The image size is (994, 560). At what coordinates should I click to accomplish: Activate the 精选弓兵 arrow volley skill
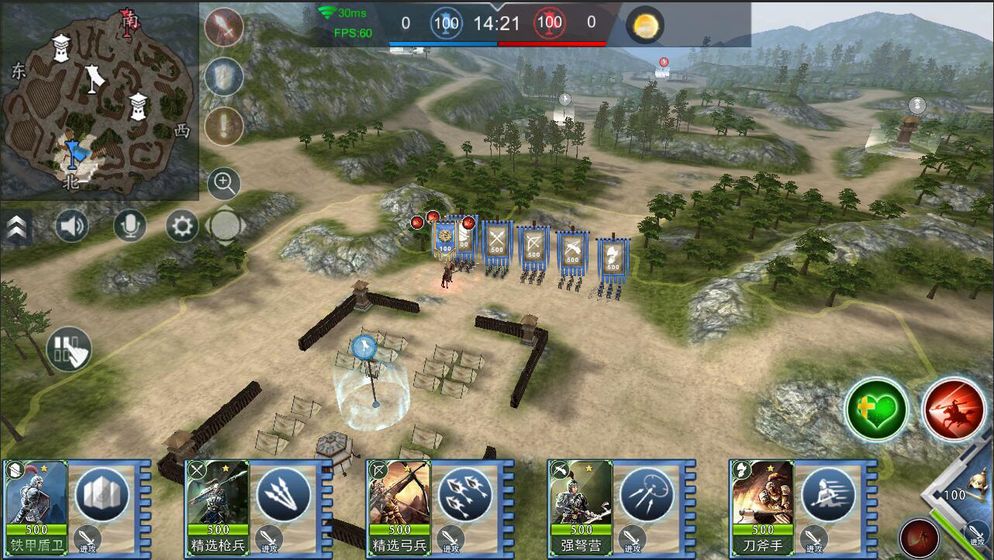(x=463, y=494)
